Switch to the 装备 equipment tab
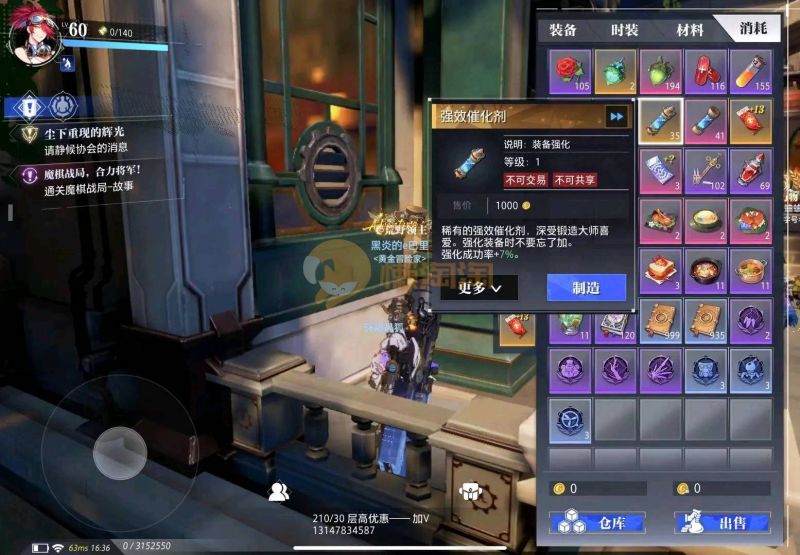Screen dimensions: 800x555 coord(563,30)
